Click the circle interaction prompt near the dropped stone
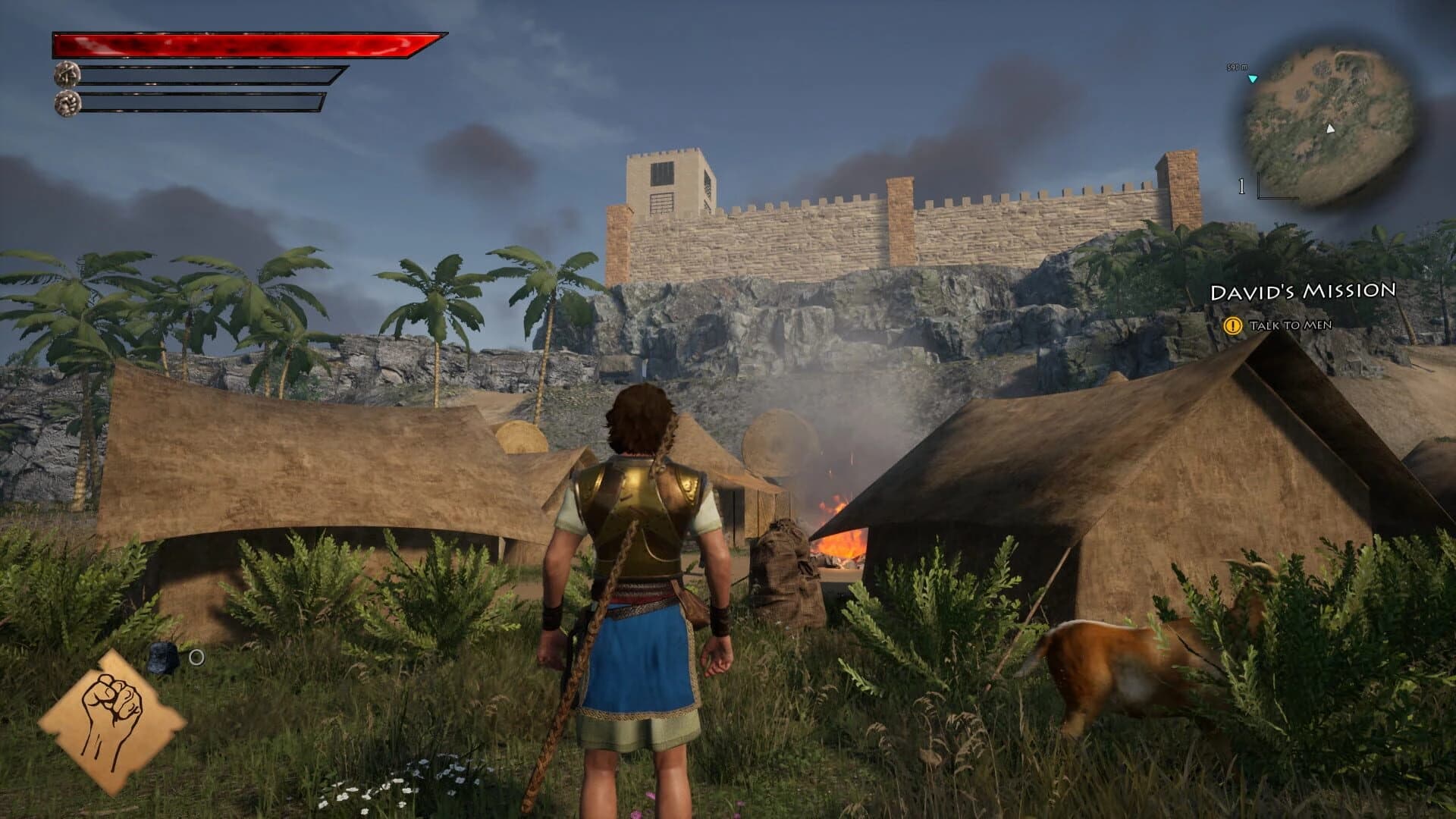 (196, 657)
